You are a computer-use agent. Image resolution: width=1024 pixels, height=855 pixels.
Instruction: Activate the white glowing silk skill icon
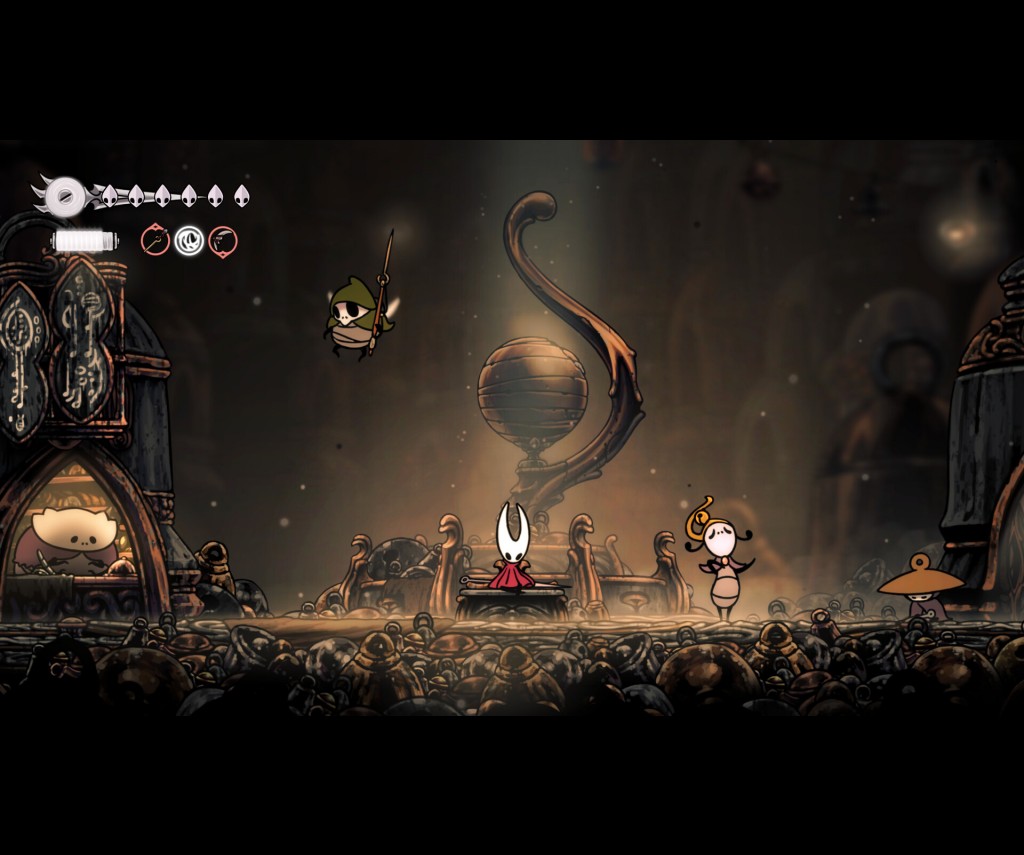click(189, 240)
